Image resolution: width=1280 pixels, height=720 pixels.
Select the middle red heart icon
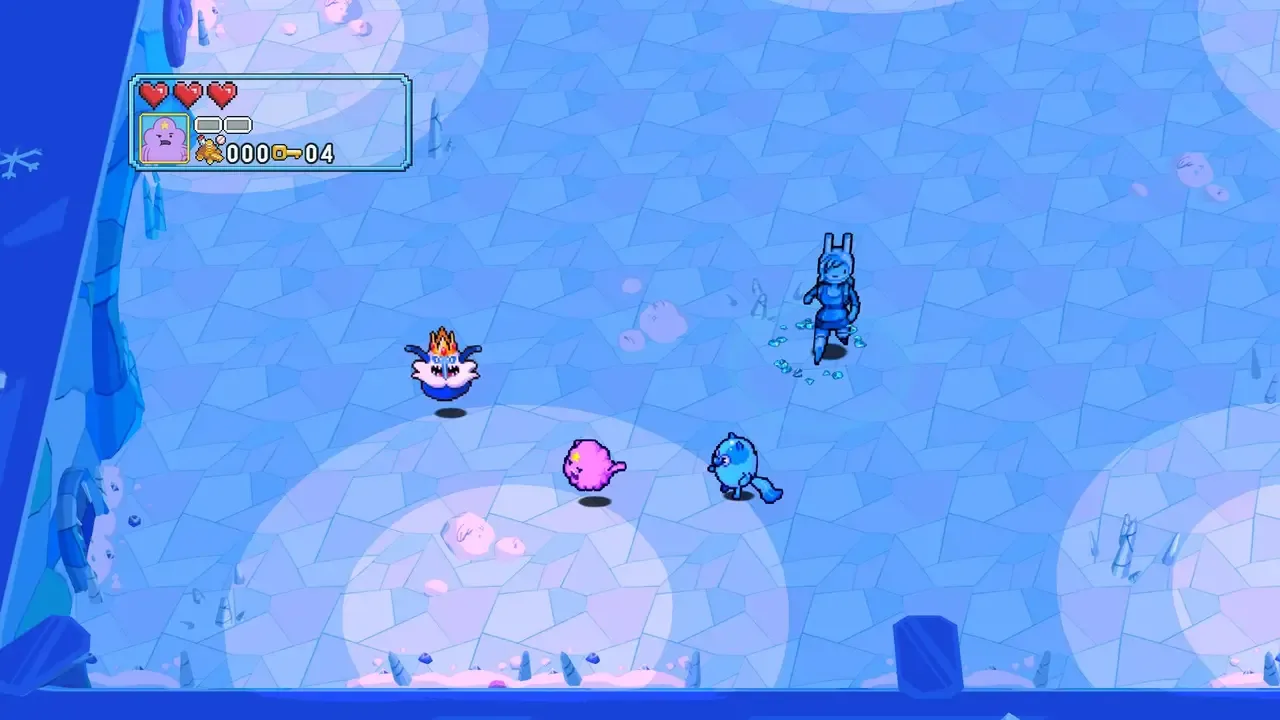point(188,95)
